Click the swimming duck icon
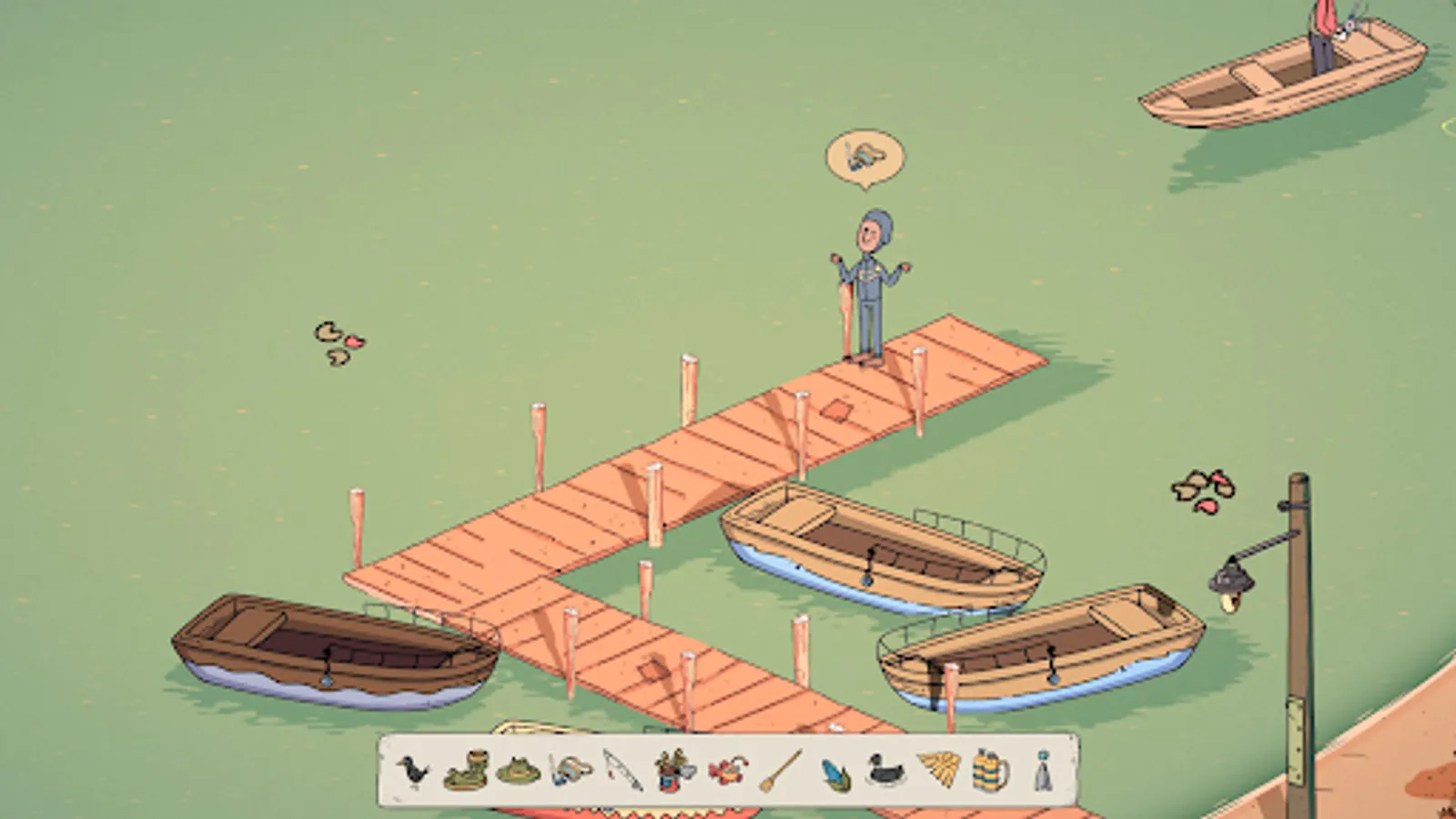 click(x=885, y=772)
